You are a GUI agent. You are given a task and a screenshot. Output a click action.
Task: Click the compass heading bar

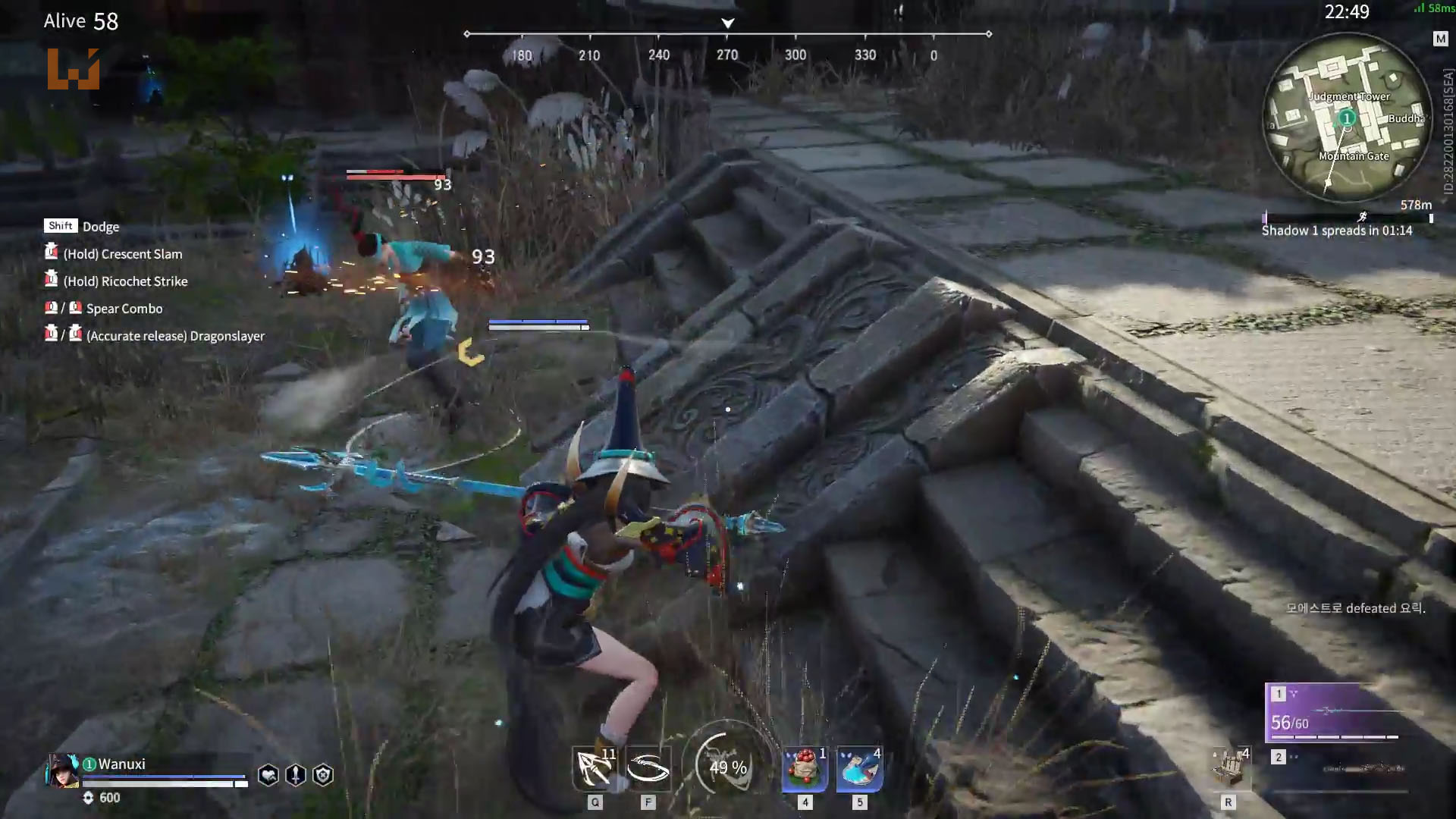coord(727,35)
